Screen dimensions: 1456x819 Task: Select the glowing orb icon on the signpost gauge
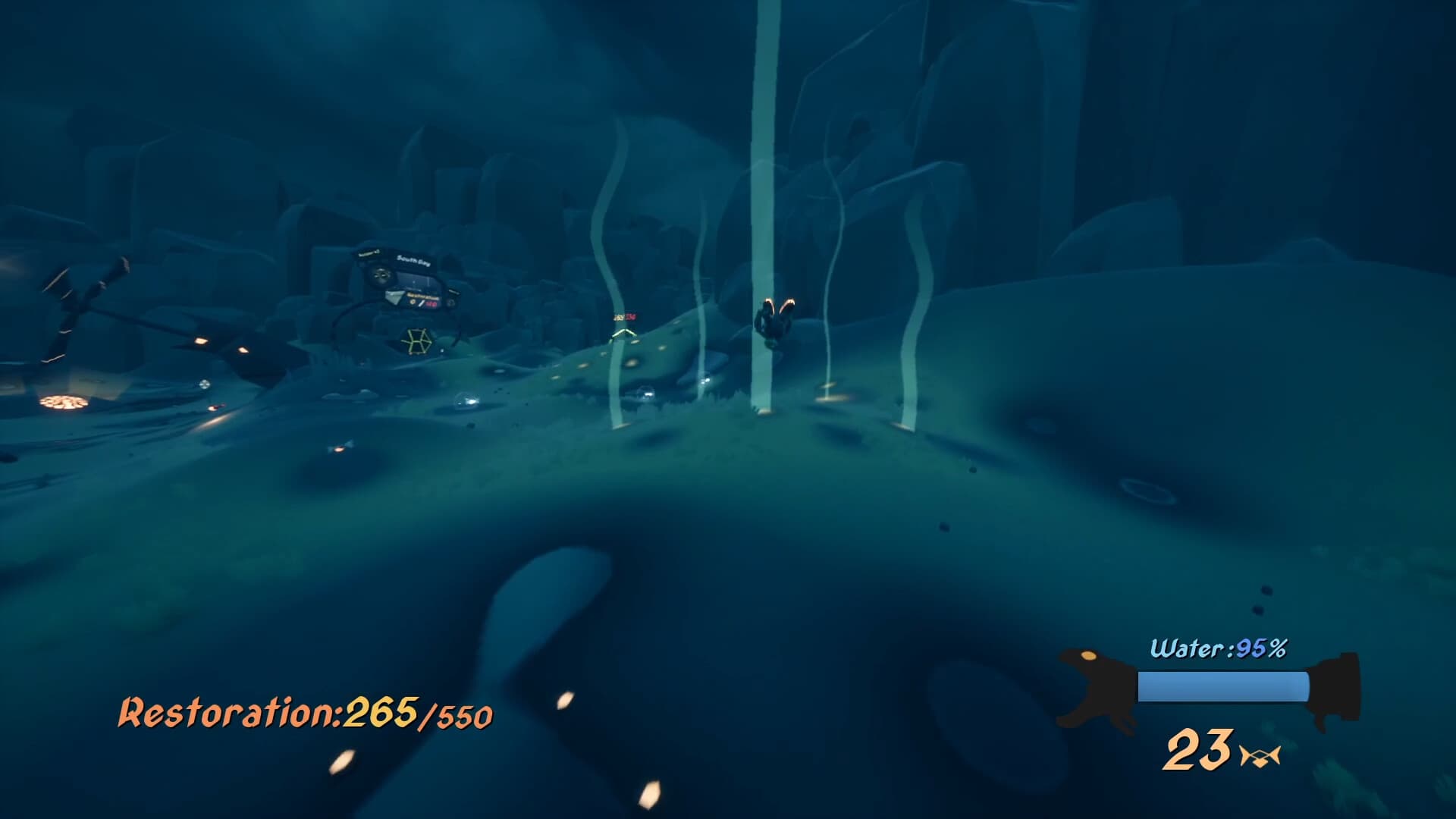tap(412, 302)
